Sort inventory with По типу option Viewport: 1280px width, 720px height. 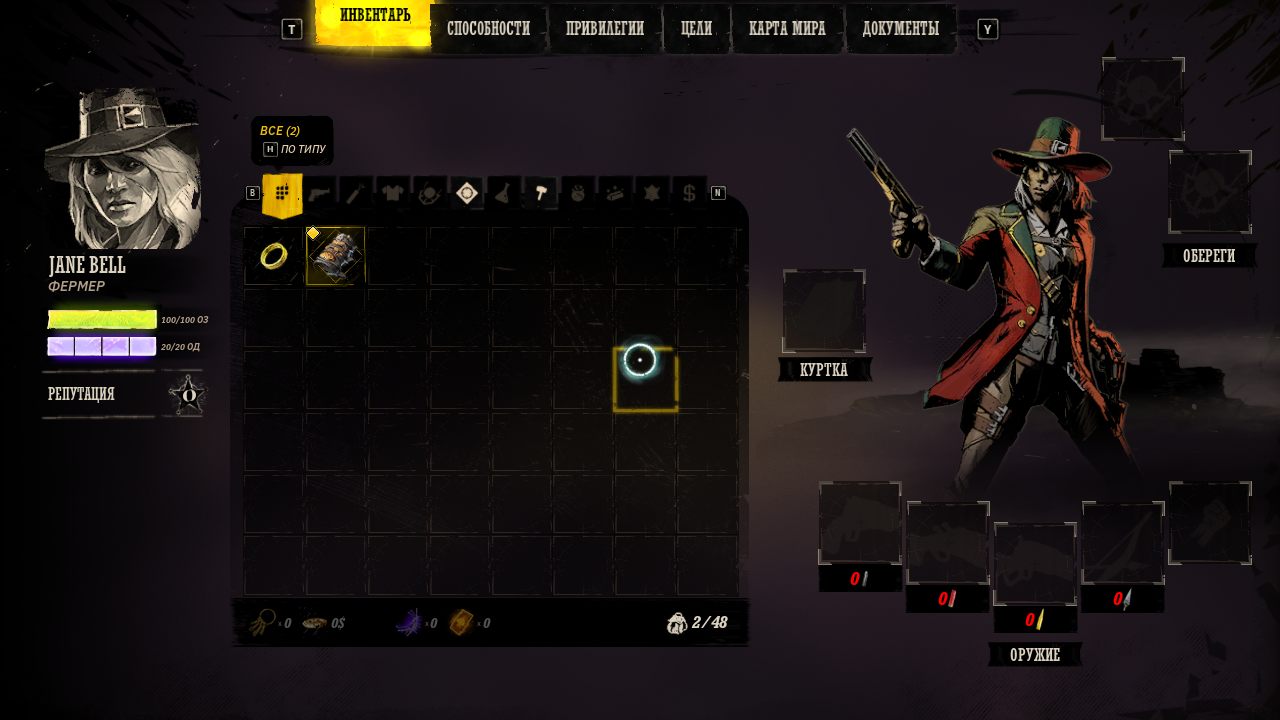point(295,149)
